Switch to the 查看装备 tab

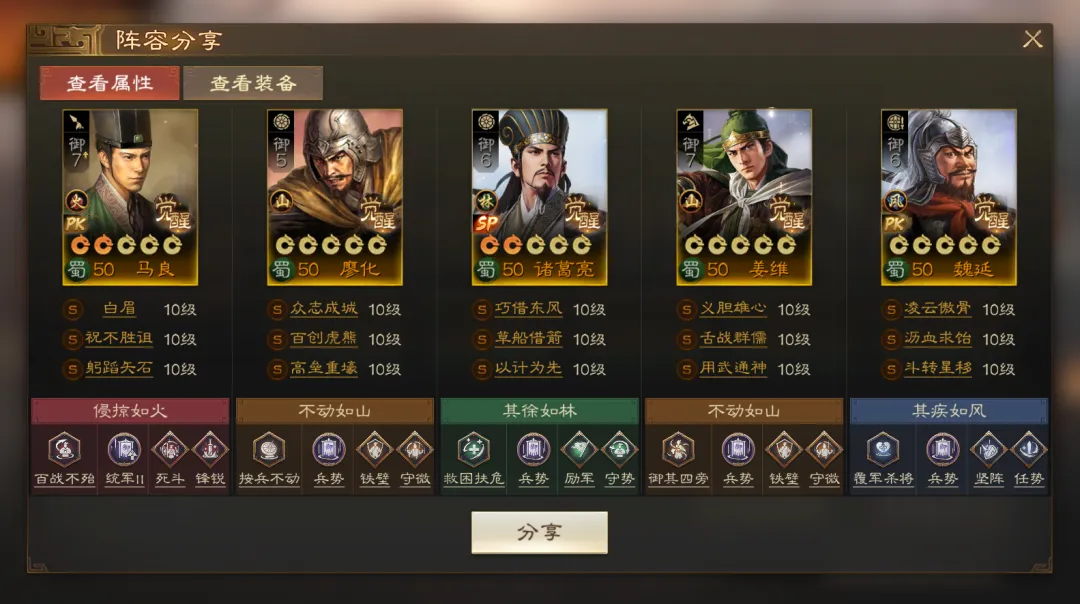point(253,83)
